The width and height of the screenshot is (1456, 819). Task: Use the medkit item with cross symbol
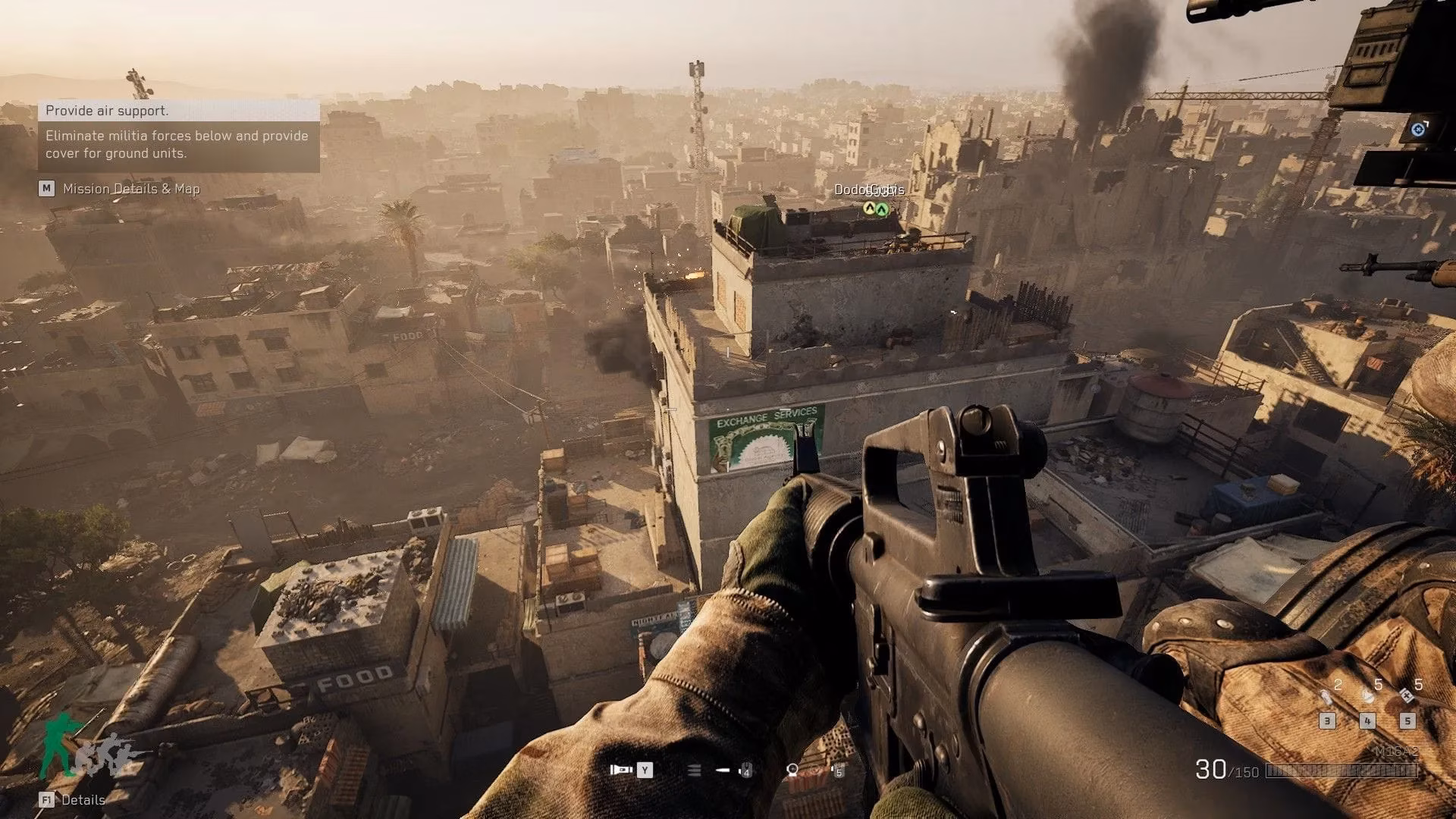[1407, 696]
